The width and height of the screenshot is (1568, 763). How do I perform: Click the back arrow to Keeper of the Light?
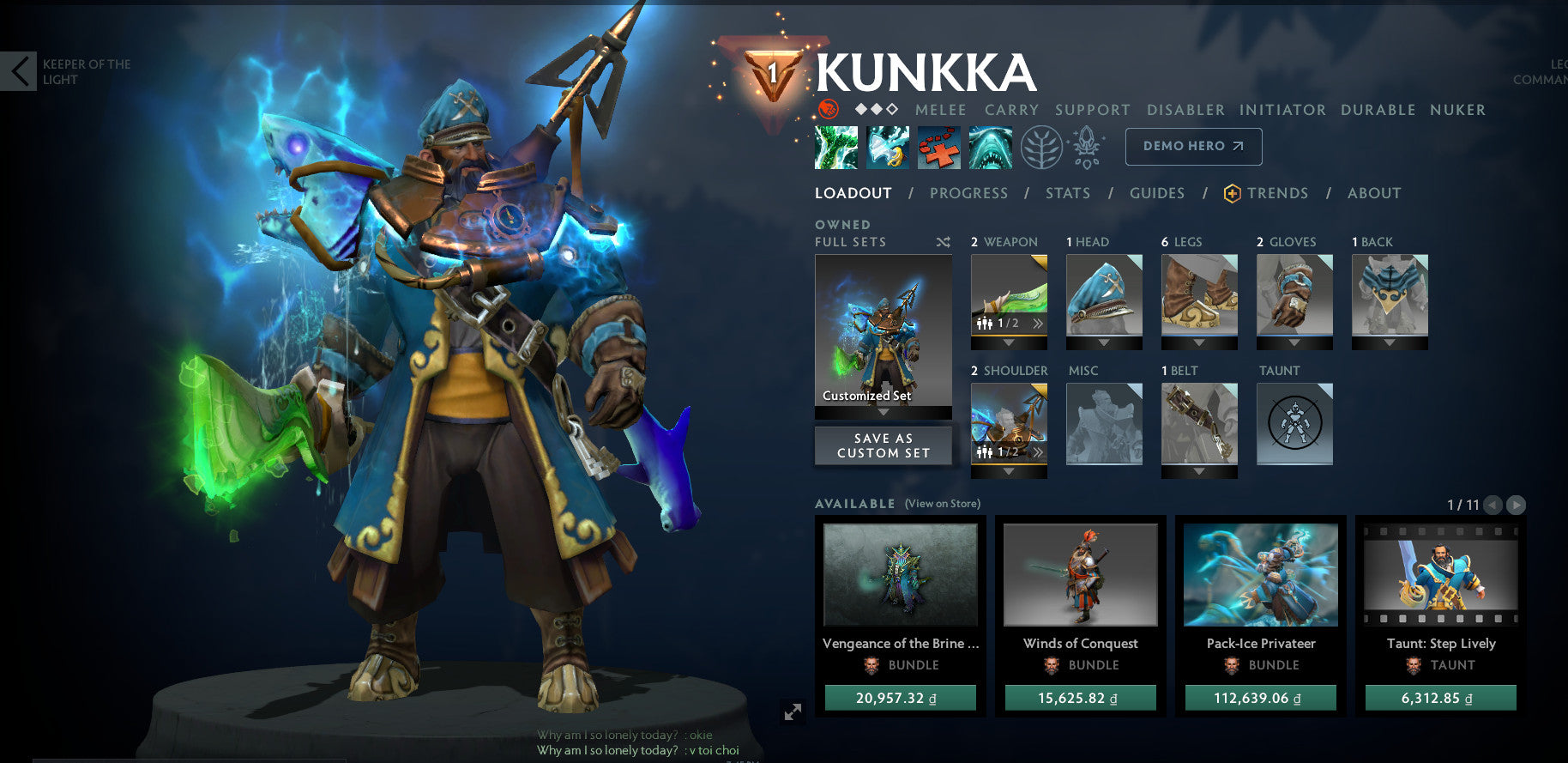point(19,70)
